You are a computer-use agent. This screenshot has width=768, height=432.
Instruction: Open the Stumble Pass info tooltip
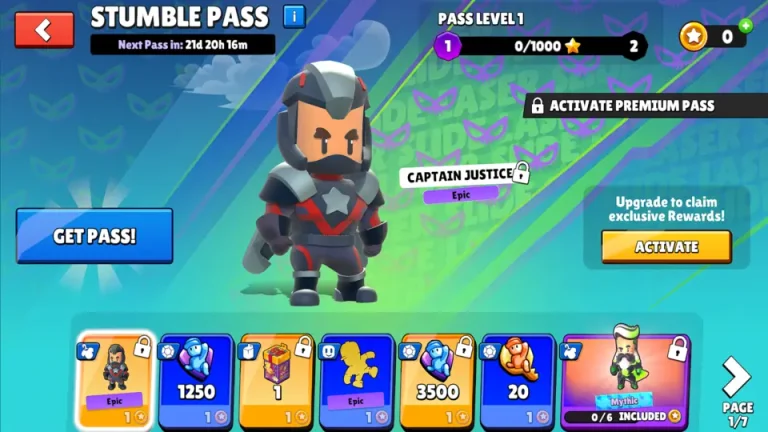click(x=294, y=17)
